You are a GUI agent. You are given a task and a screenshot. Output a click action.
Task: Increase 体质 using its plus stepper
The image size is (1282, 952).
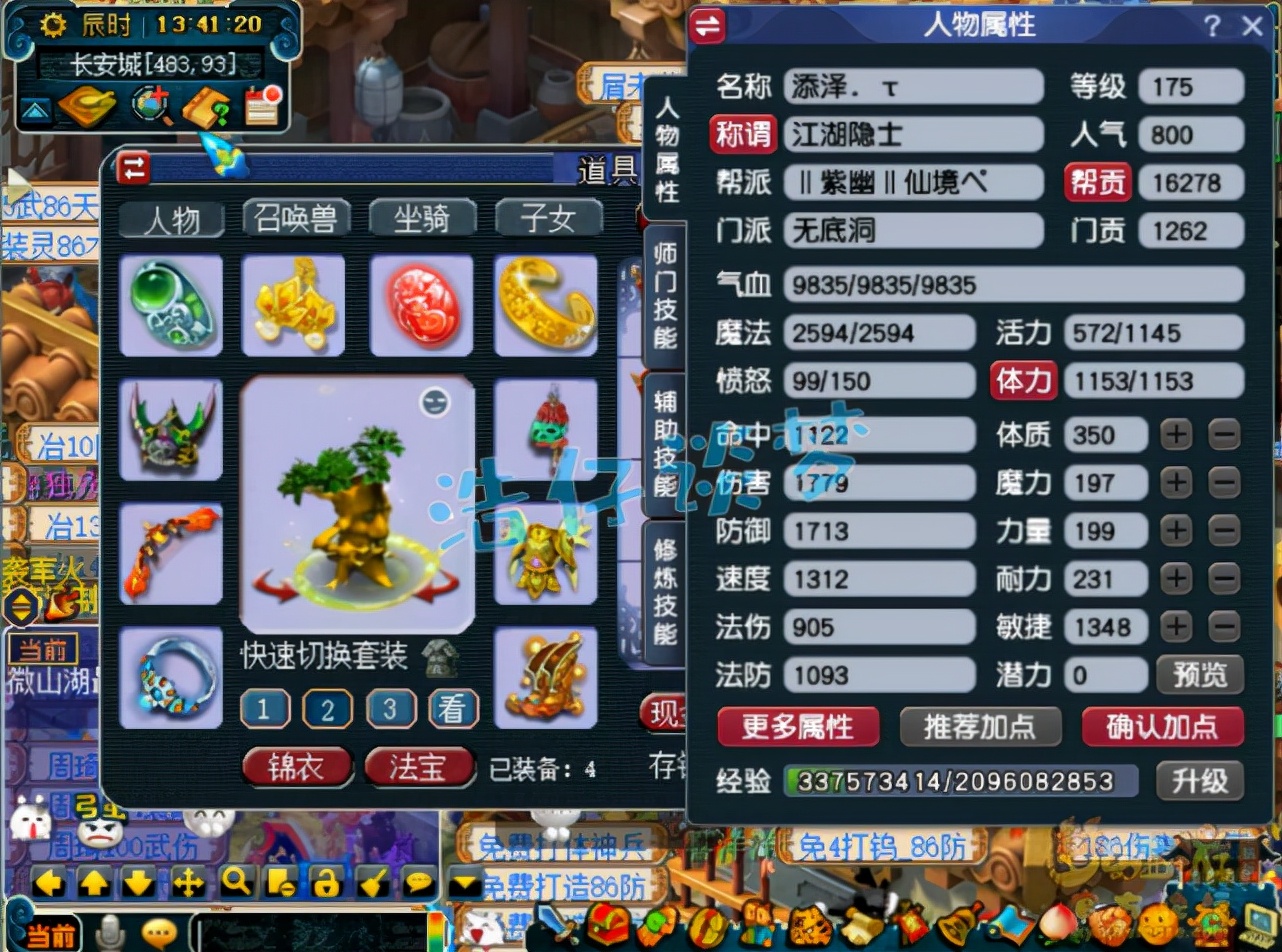pos(1178,434)
